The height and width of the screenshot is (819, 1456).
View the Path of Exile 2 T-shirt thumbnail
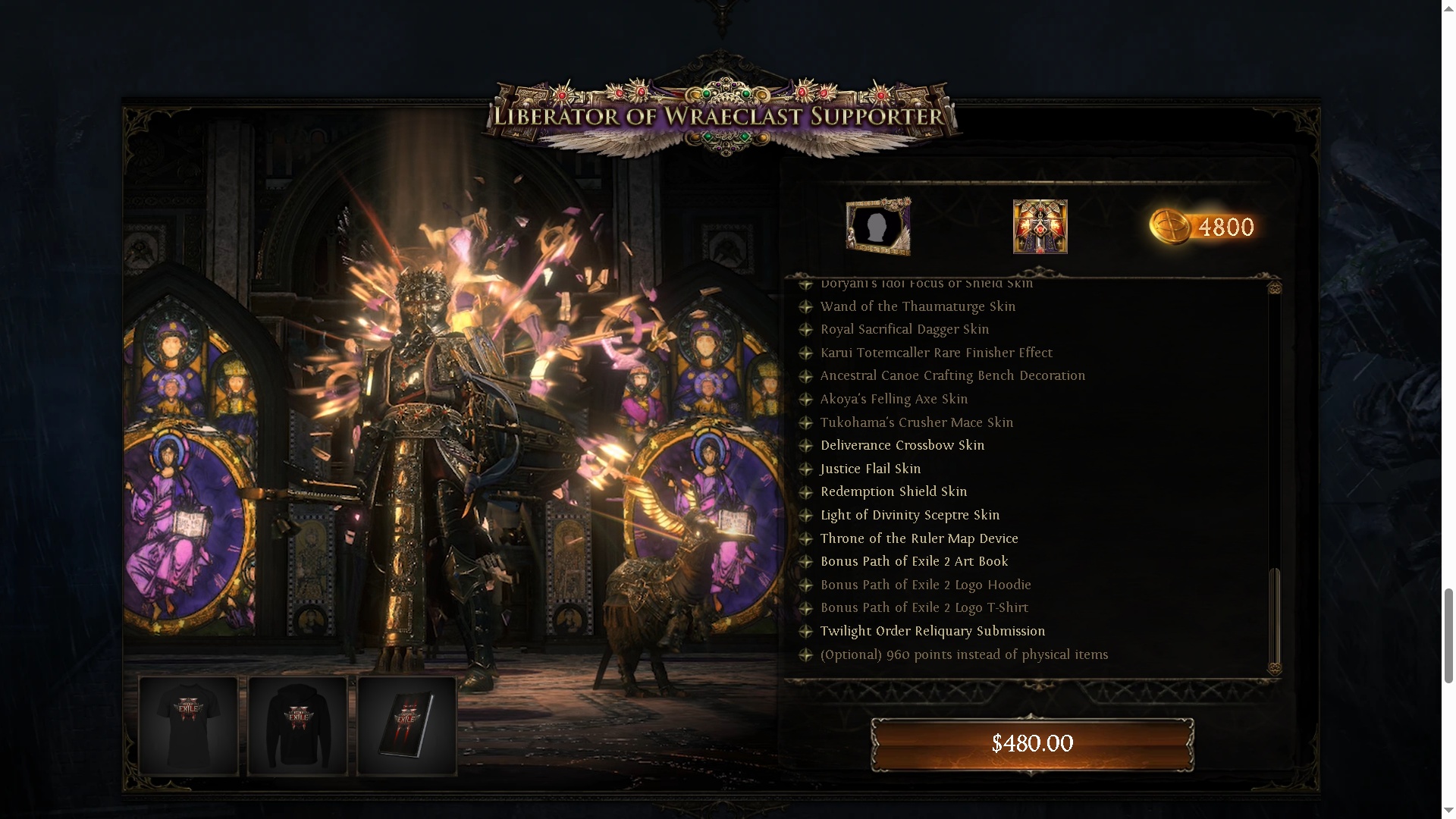[188, 726]
